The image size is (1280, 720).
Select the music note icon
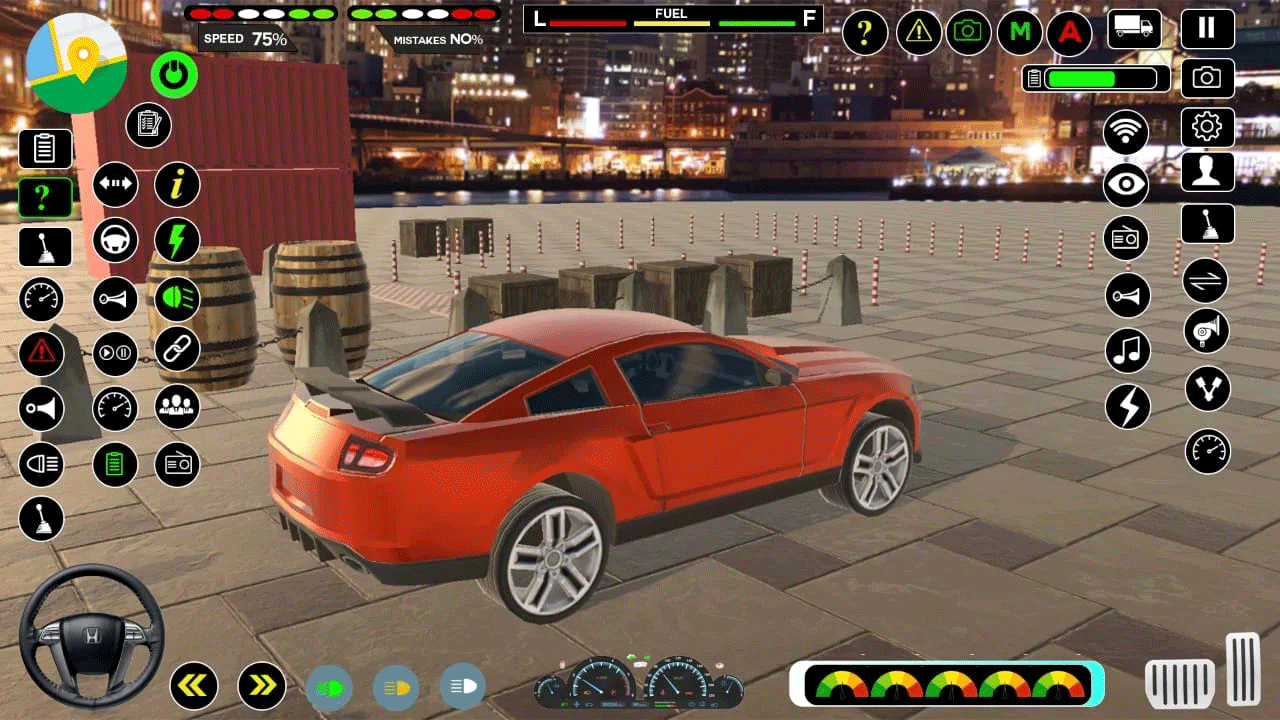click(x=1126, y=350)
